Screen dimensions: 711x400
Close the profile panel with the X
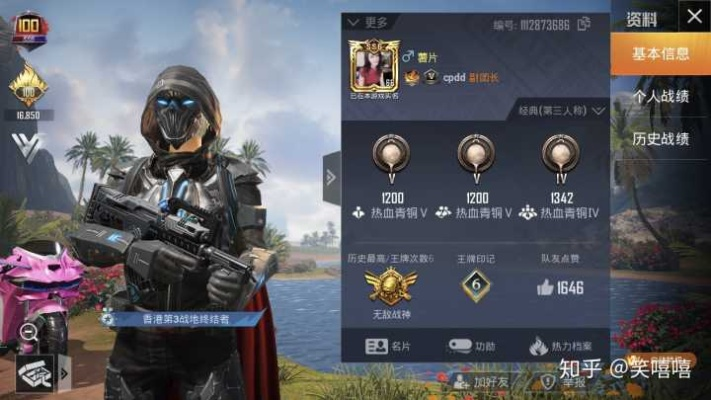tap(693, 17)
